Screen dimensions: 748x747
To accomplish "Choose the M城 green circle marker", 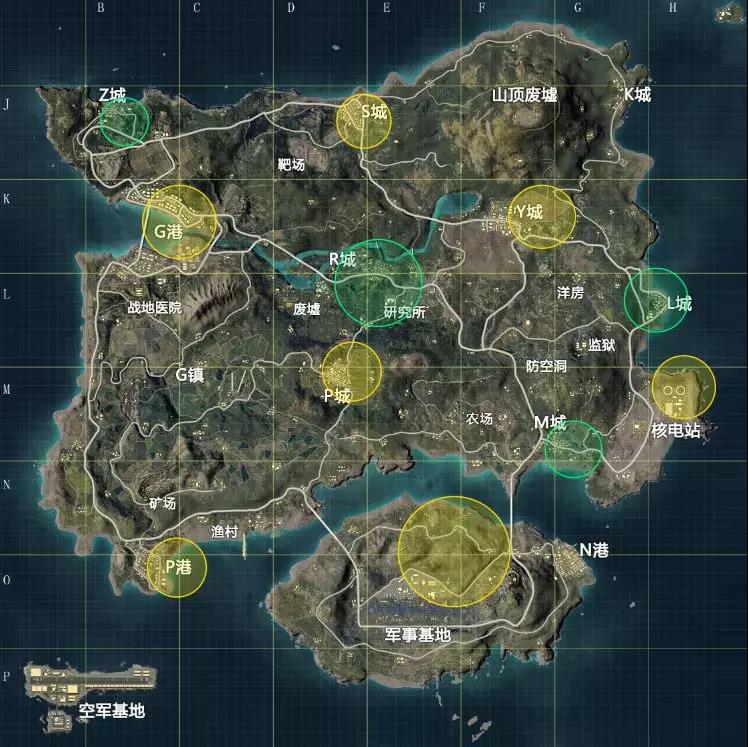I will pyautogui.click(x=573, y=448).
